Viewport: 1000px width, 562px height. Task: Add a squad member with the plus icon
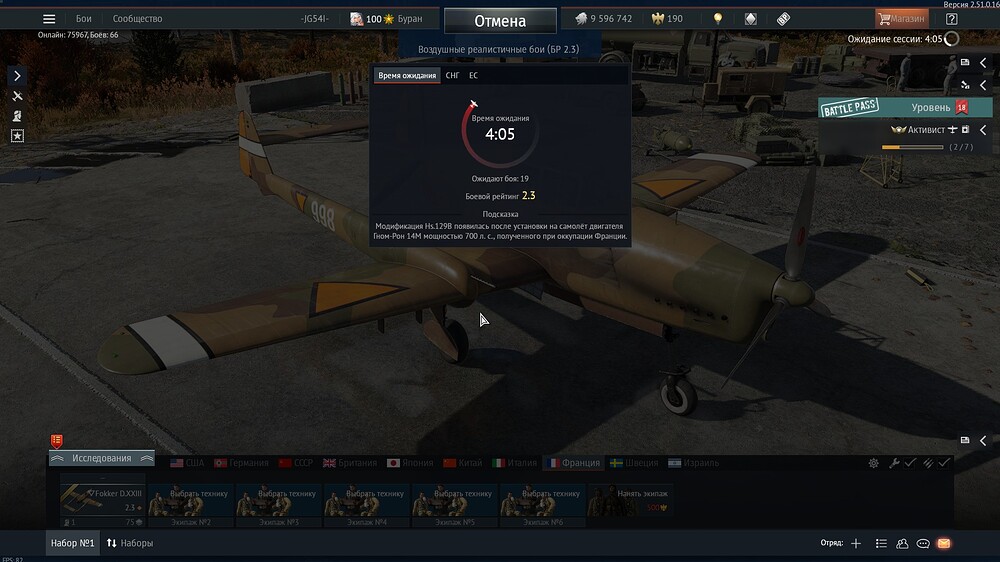(856, 543)
